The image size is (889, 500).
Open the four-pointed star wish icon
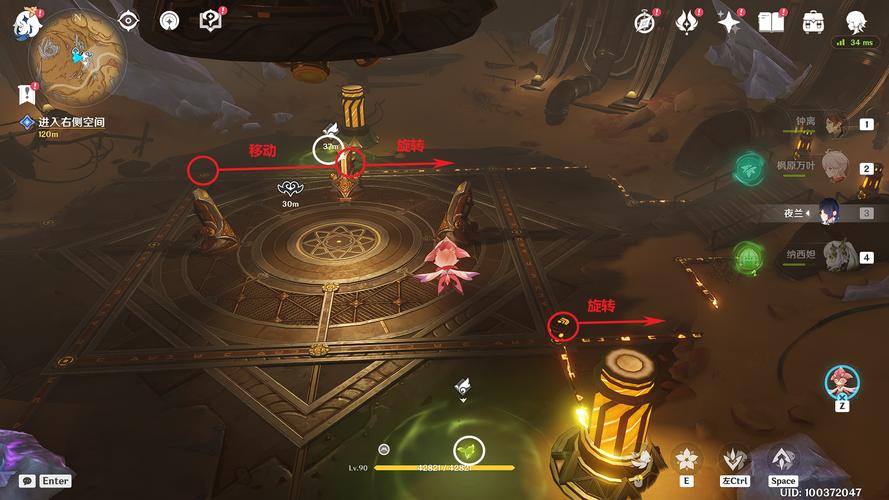pyautogui.click(x=728, y=22)
